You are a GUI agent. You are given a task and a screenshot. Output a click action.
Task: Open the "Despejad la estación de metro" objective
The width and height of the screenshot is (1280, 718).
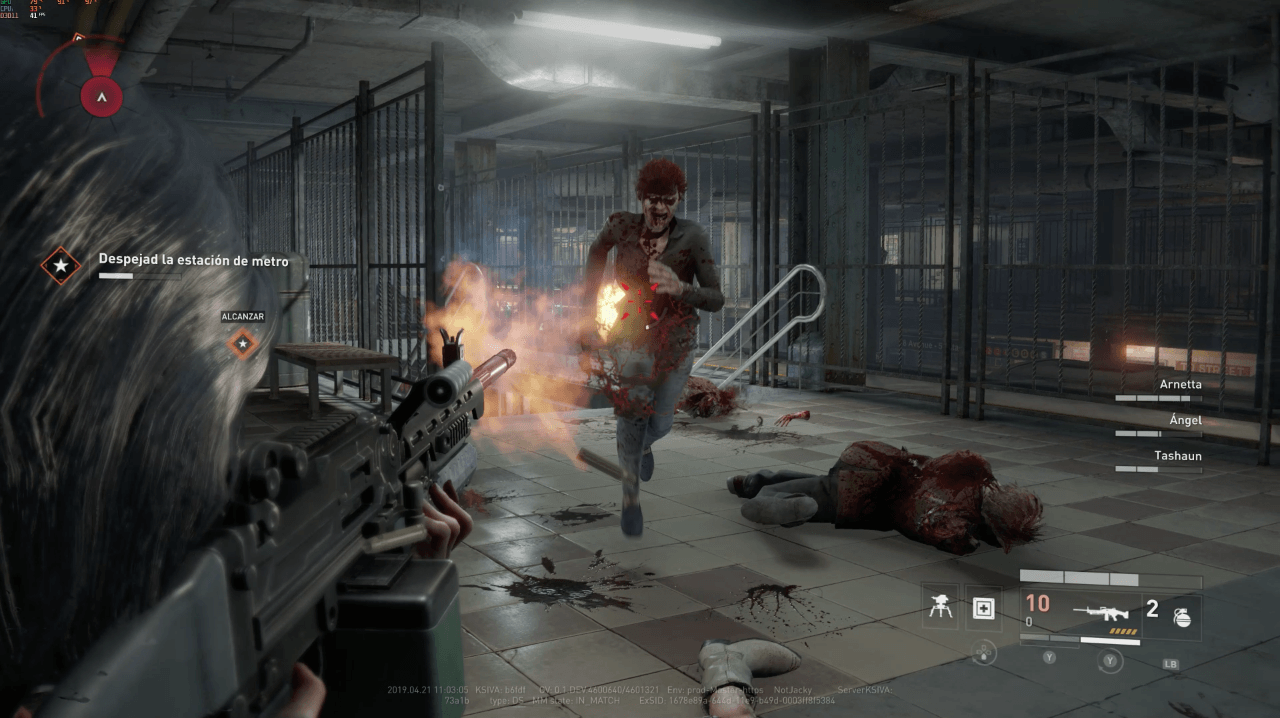pyautogui.click(x=193, y=260)
